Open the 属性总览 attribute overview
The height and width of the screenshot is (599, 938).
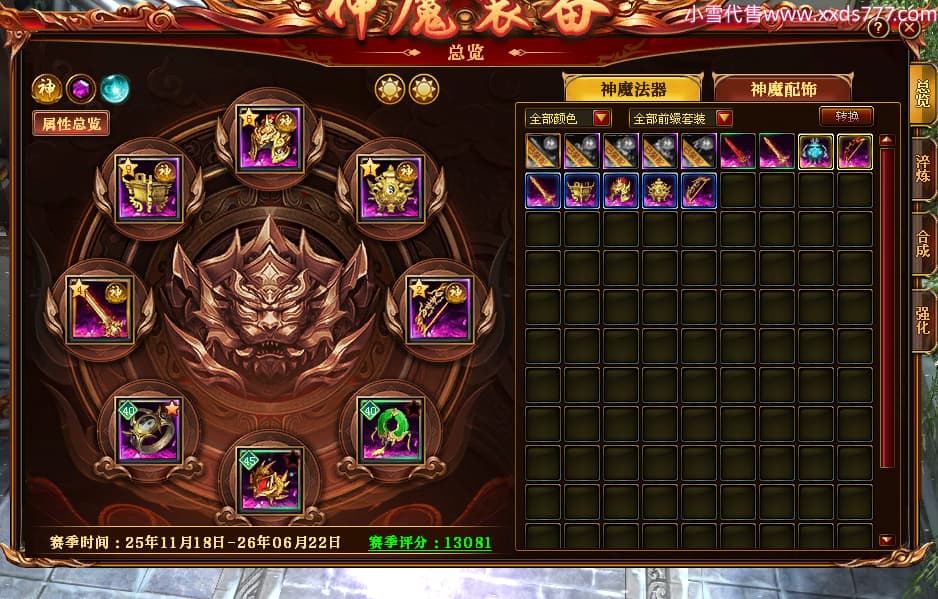pyautogui.click(x=70, y=124)
